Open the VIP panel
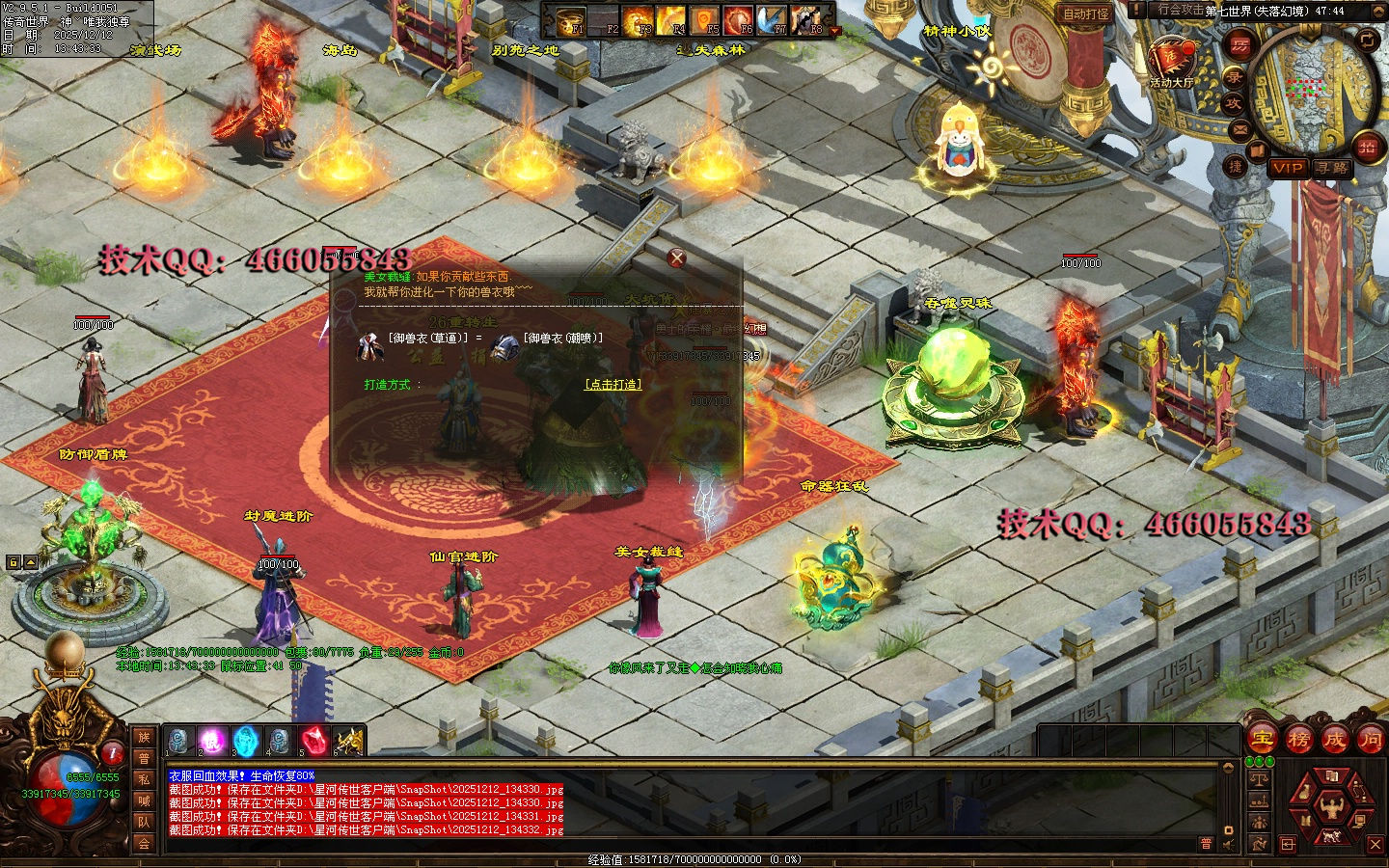Viewport: 1389px width, 868px height. tap(1288, 168)
